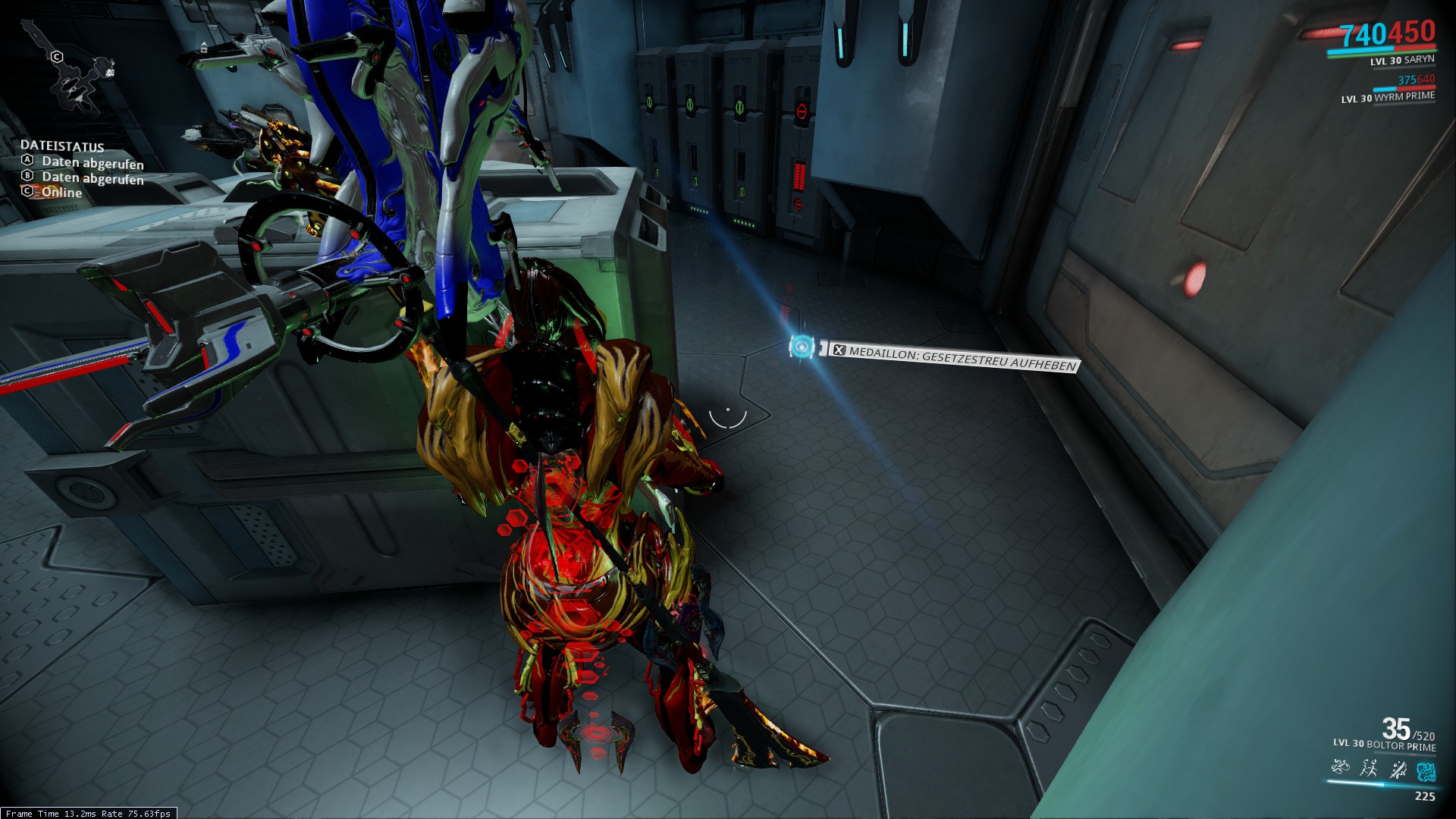Select the melee slide attack icon

(x=1399, y=770)
